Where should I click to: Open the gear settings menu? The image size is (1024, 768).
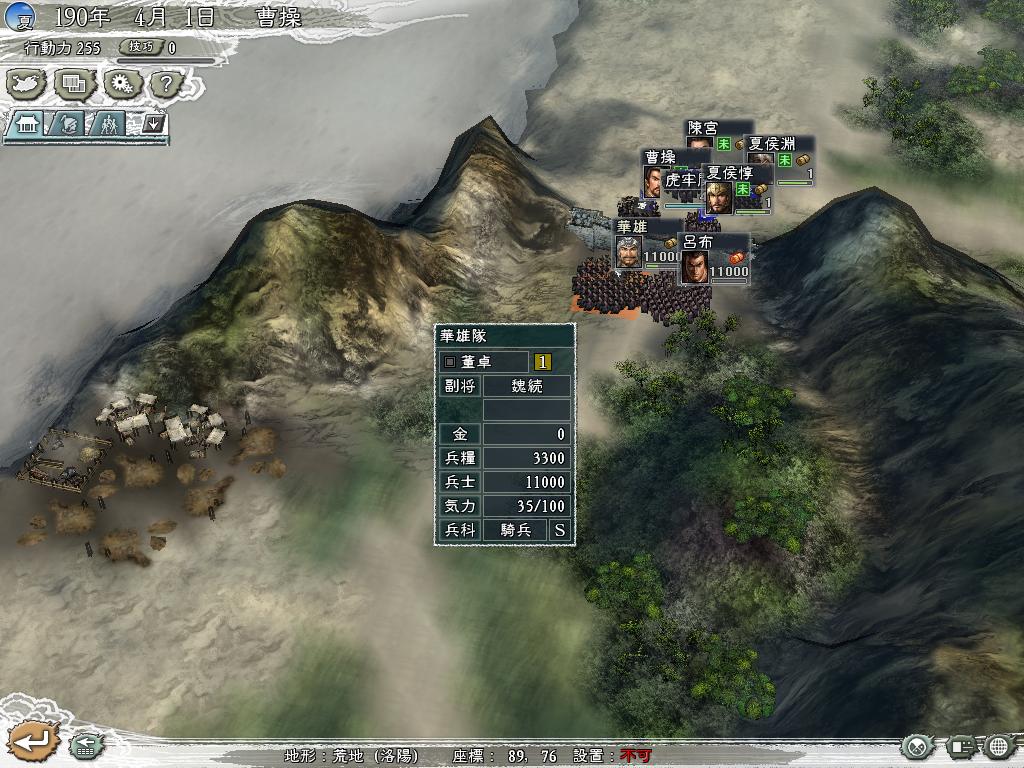tap(121, 84)
